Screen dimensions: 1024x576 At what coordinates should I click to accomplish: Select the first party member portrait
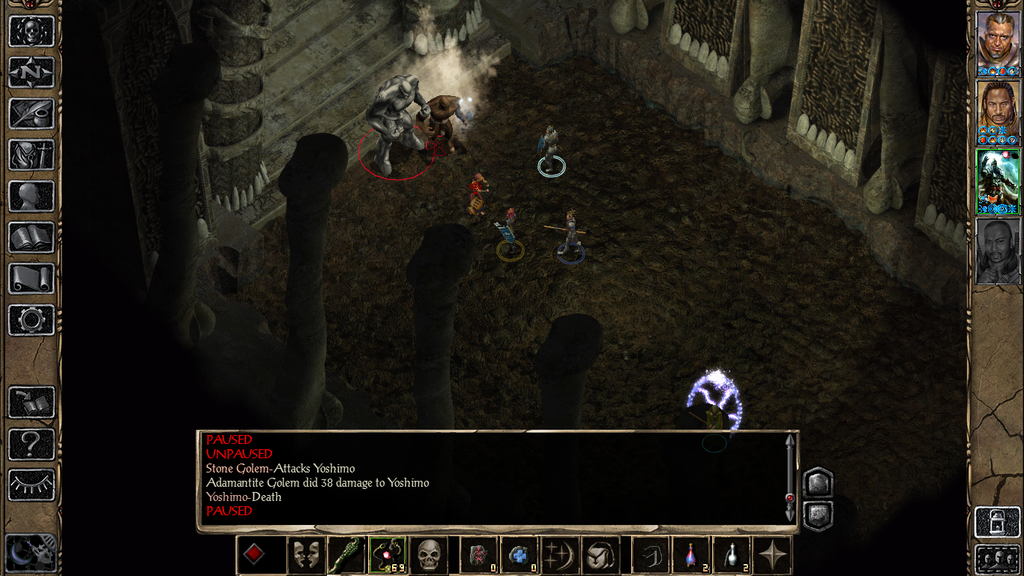(997, 40)
